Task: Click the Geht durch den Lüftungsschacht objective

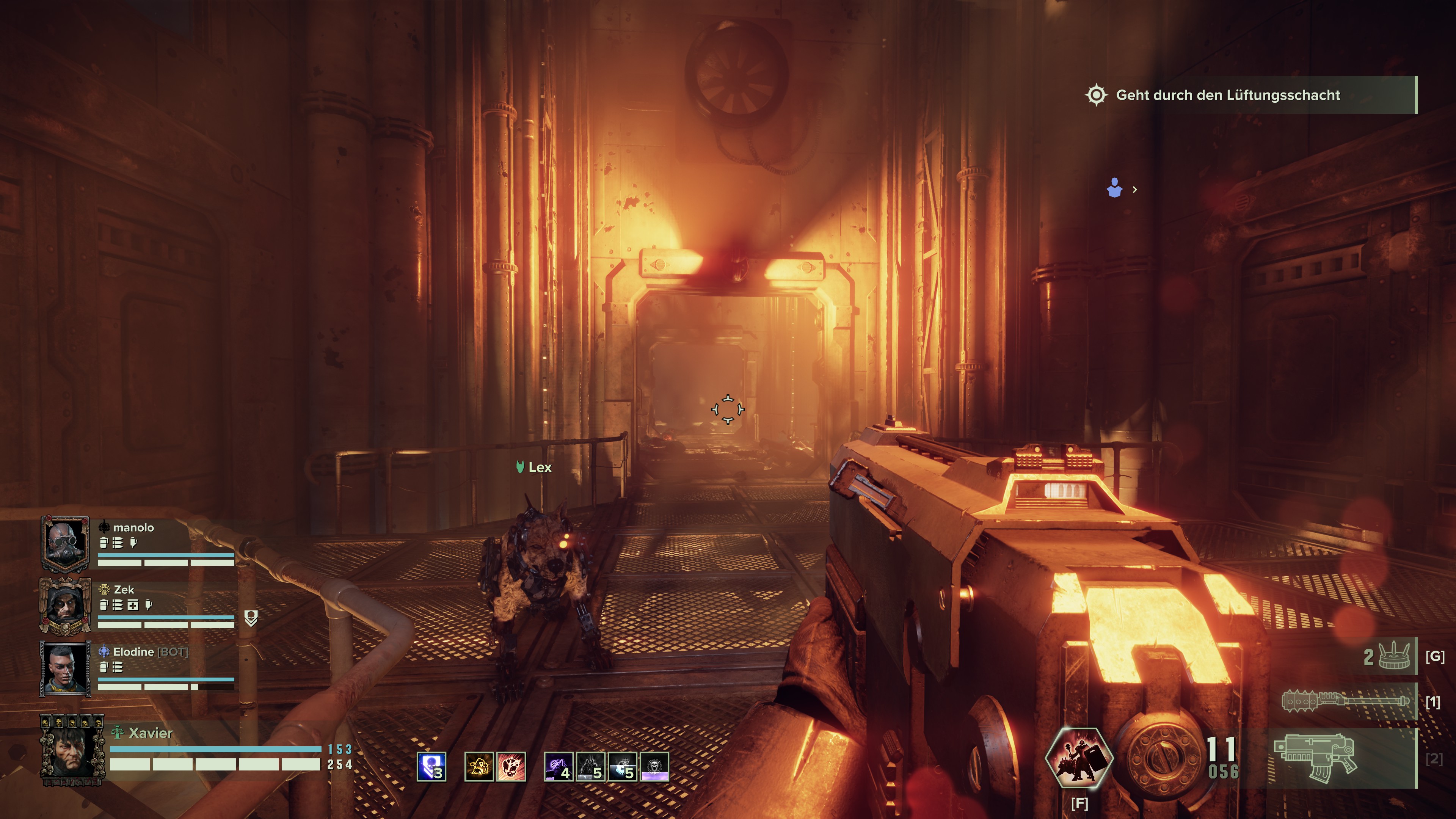Action: pos(1228,95)
